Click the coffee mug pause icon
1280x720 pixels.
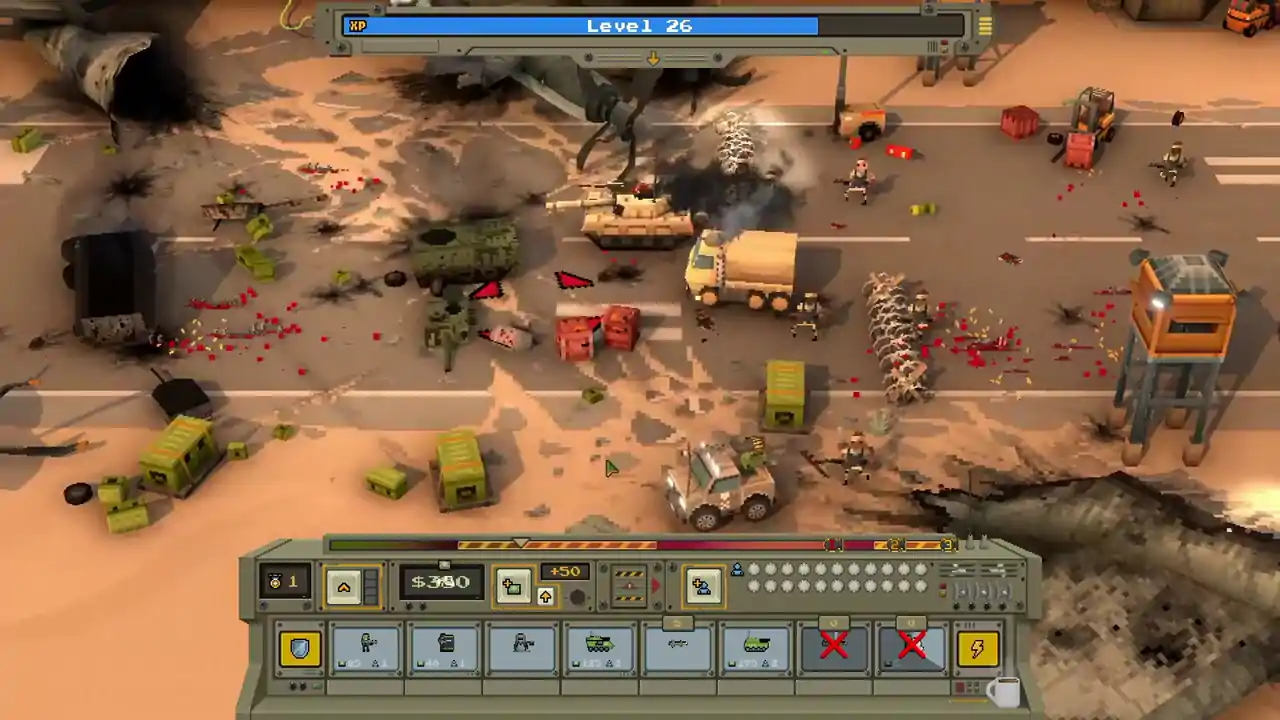[1003, 692]
